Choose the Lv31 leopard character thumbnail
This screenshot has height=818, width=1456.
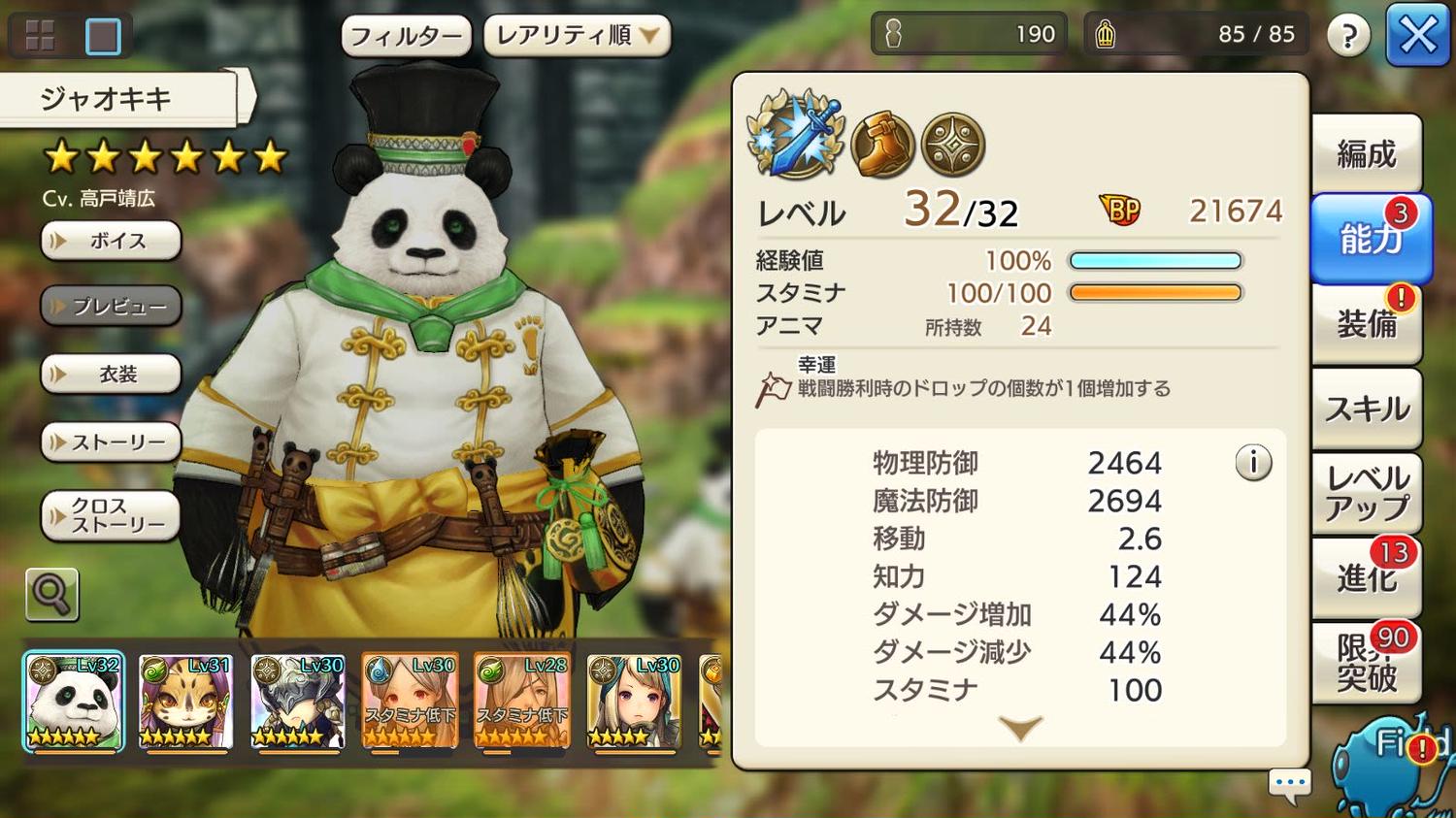185,702
